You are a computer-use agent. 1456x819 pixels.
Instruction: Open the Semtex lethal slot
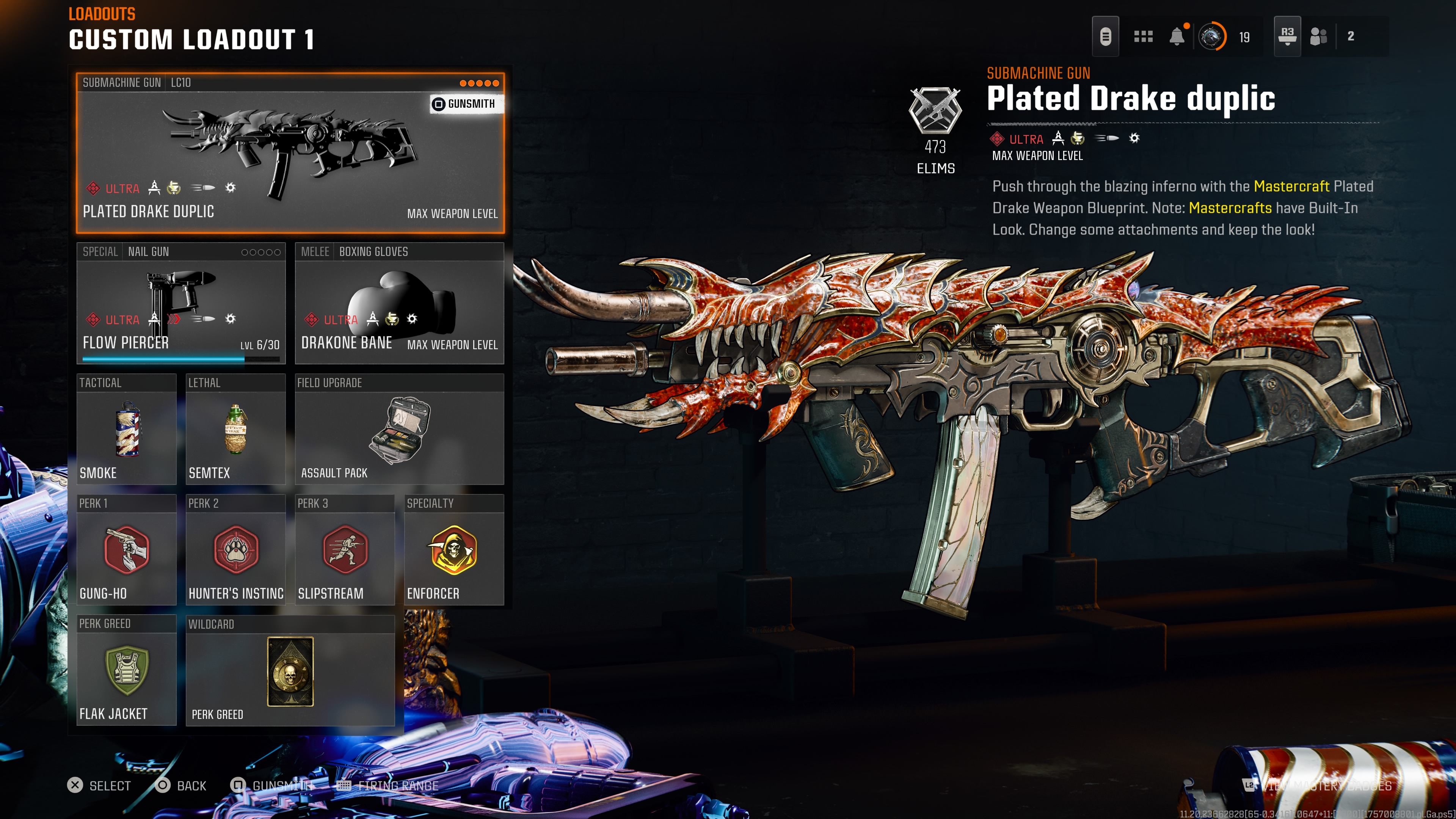(x=235, y=430)
